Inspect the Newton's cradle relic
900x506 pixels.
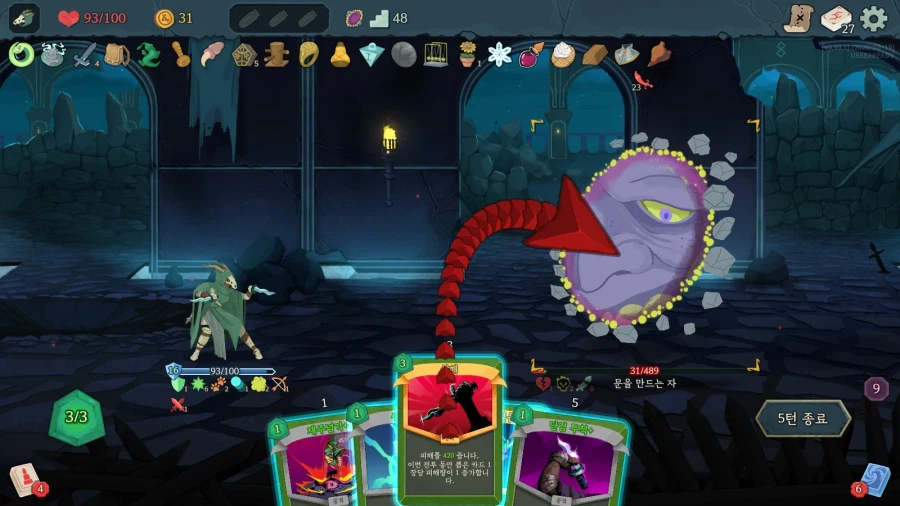[436, 54]
